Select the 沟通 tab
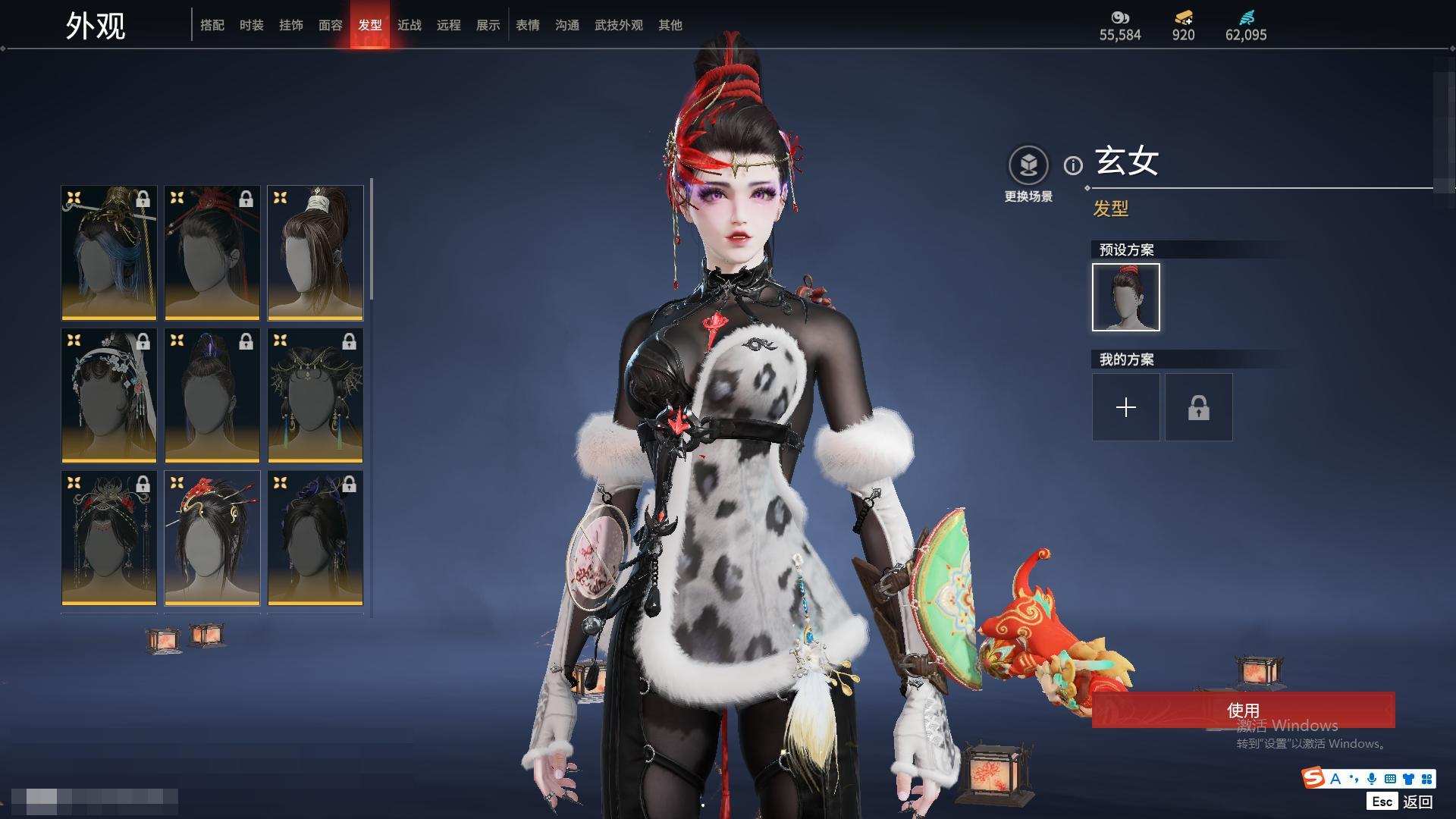This screenshot has height=819, width=1456. (566, 25)
